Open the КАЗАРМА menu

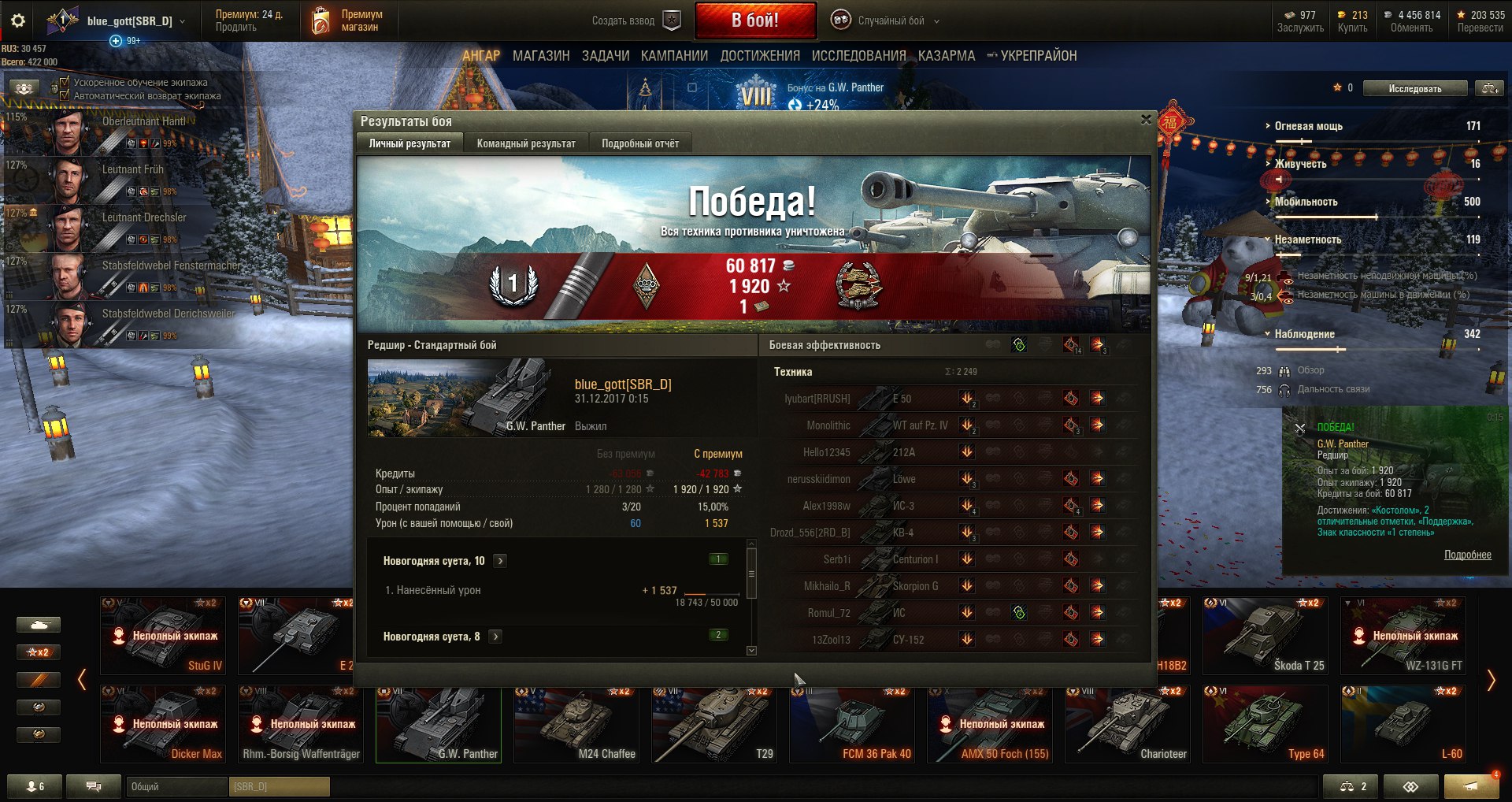[946, 56]
